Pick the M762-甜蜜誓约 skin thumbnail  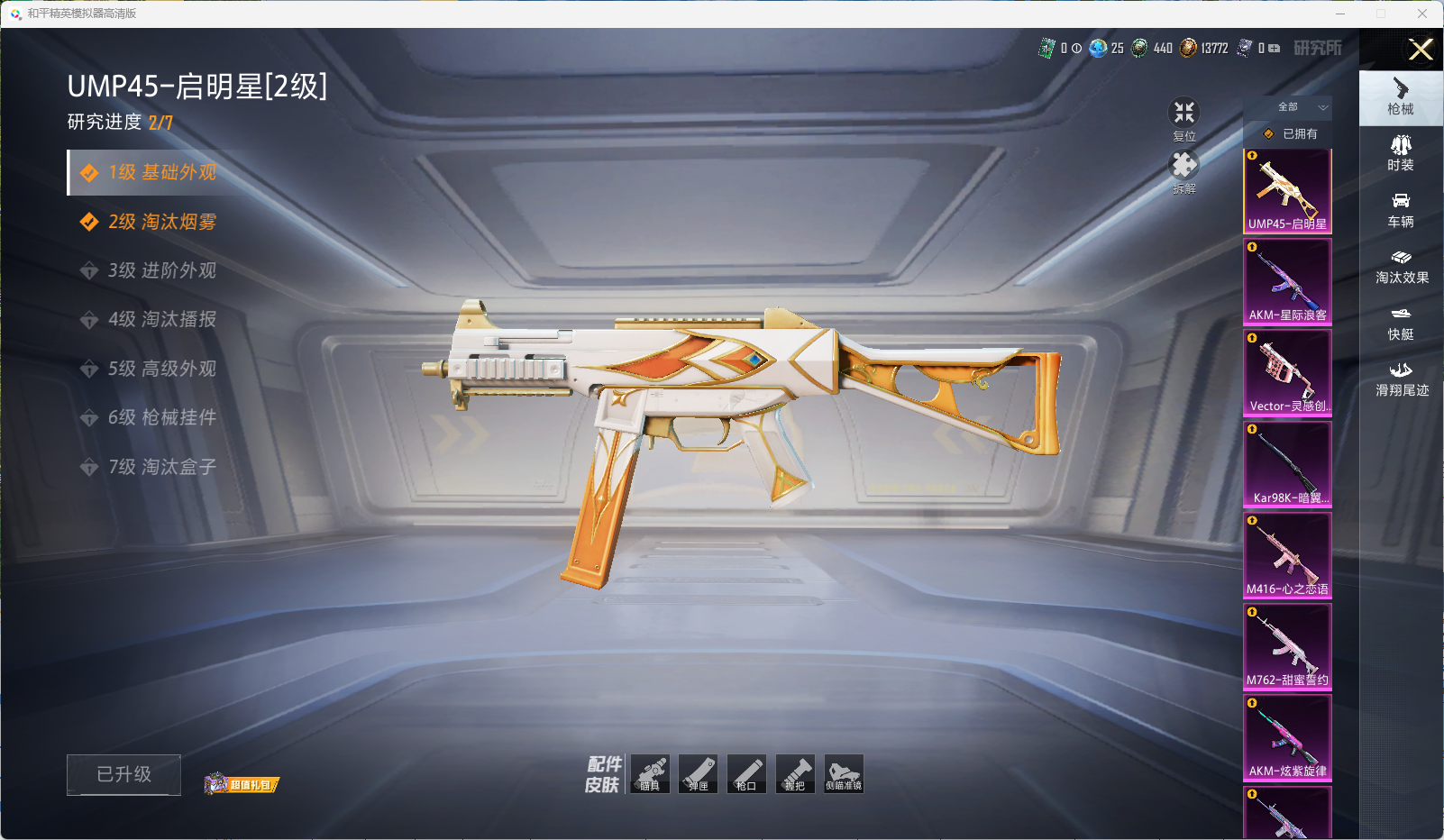click(x=1287, y=646)
